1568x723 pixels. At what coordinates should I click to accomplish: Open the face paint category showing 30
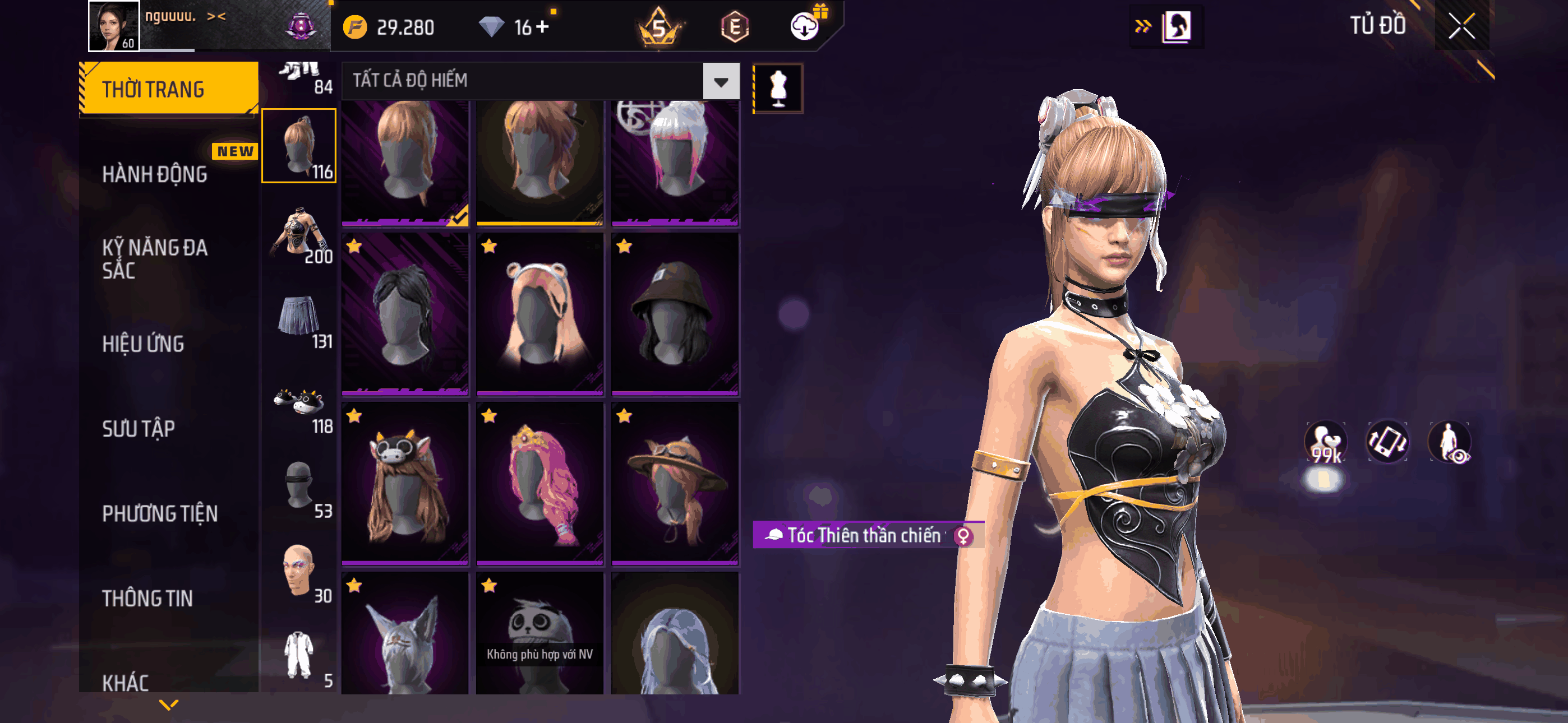pyautogui.click(x=299, y=573)
